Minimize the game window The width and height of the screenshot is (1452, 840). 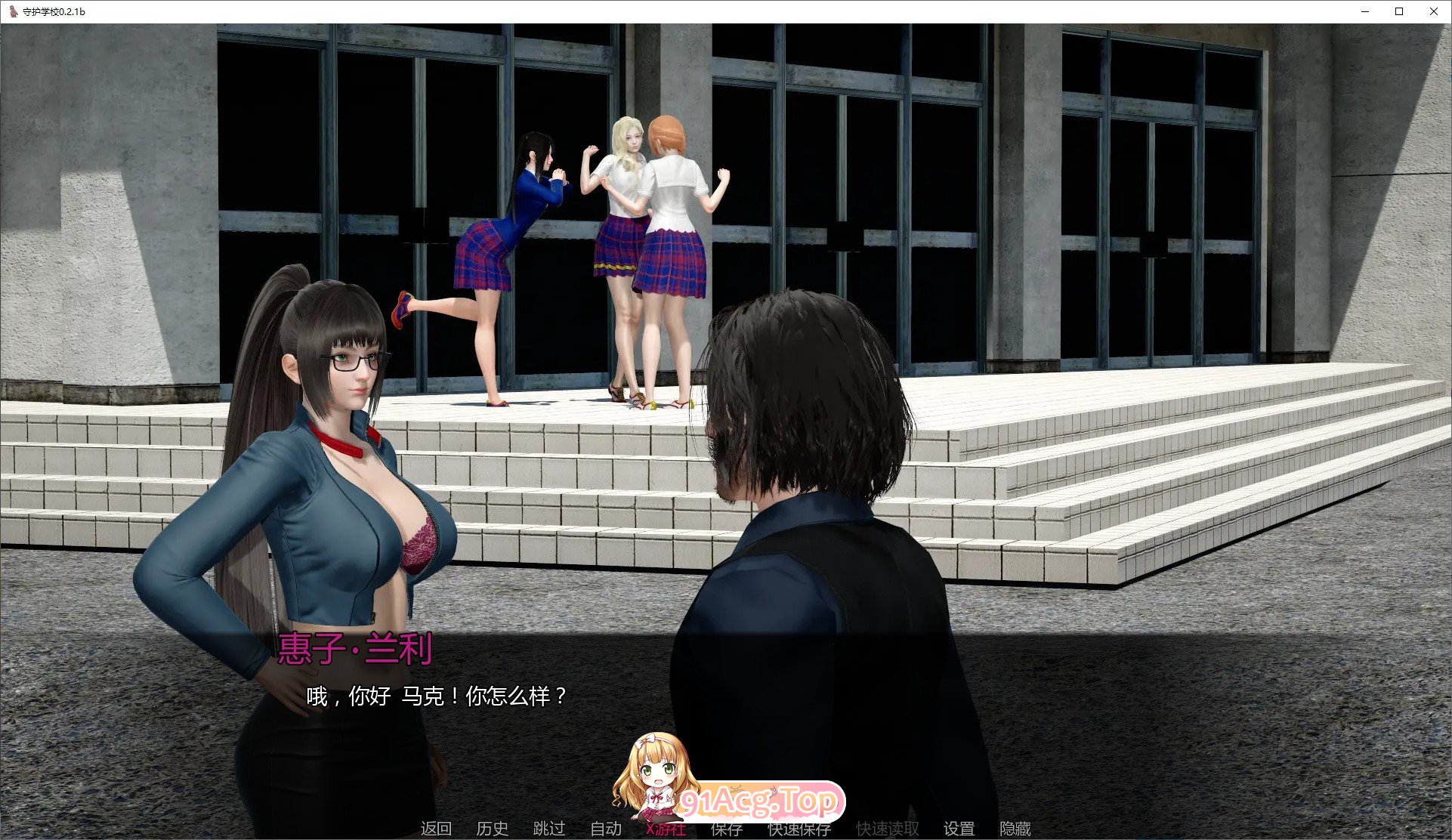click(1364, 11)
